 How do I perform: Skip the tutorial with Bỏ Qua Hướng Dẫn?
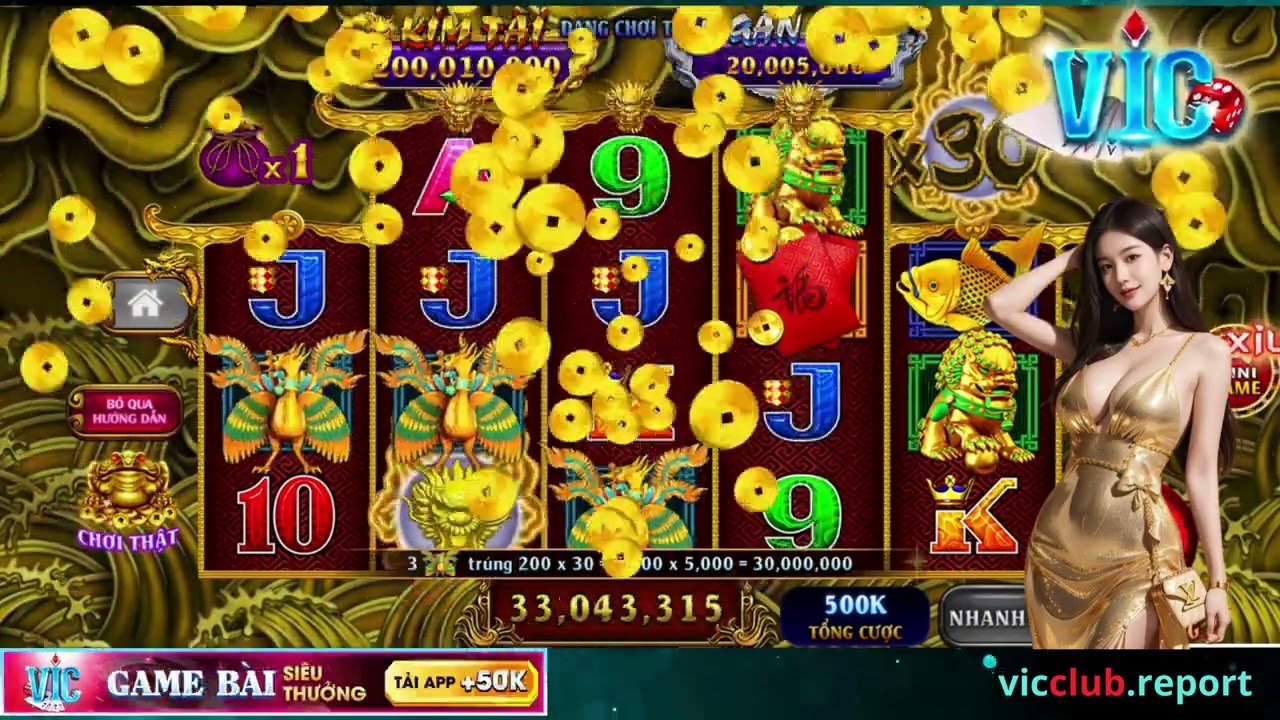pos(126,411)
